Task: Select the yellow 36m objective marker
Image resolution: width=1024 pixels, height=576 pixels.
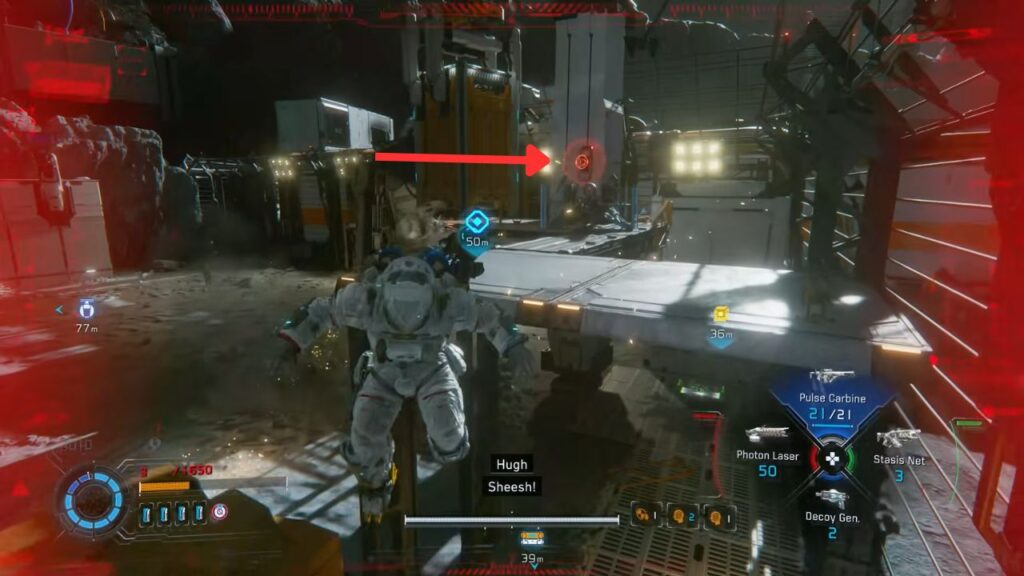Action: pyautogui.click(x=721, y=315)
